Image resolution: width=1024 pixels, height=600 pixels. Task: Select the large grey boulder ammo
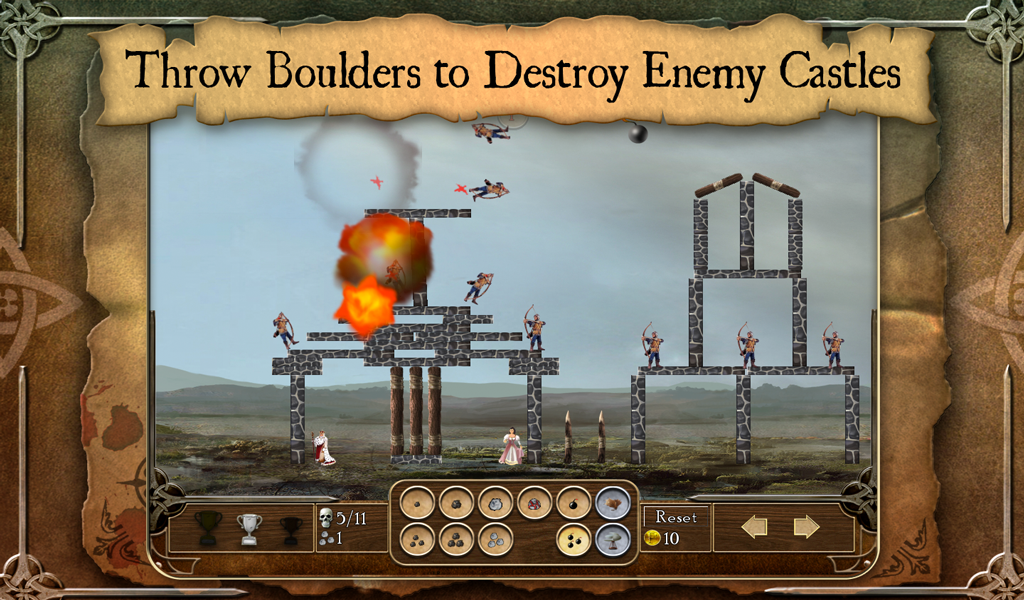coord(495,502)
